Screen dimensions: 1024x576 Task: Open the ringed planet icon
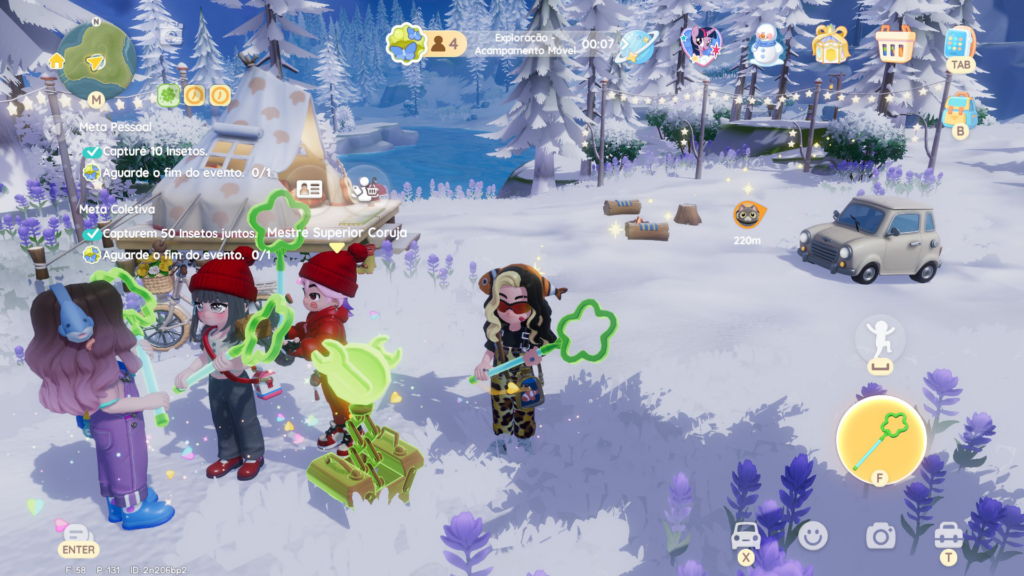[635, 45]
